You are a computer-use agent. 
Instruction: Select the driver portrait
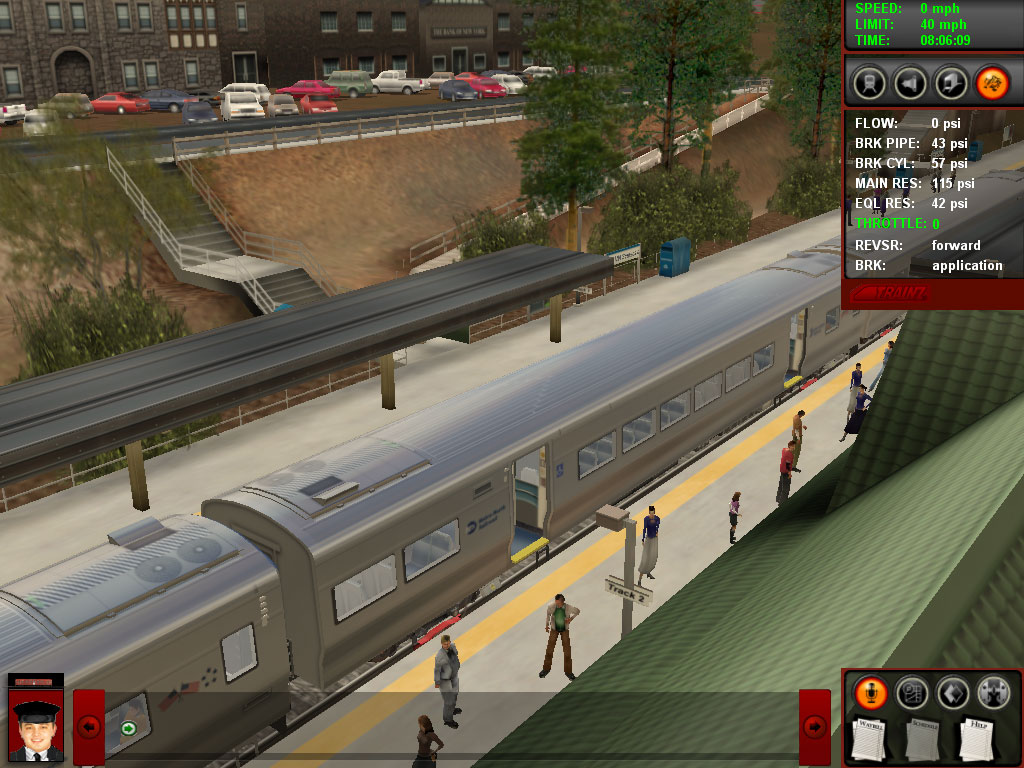36,725
